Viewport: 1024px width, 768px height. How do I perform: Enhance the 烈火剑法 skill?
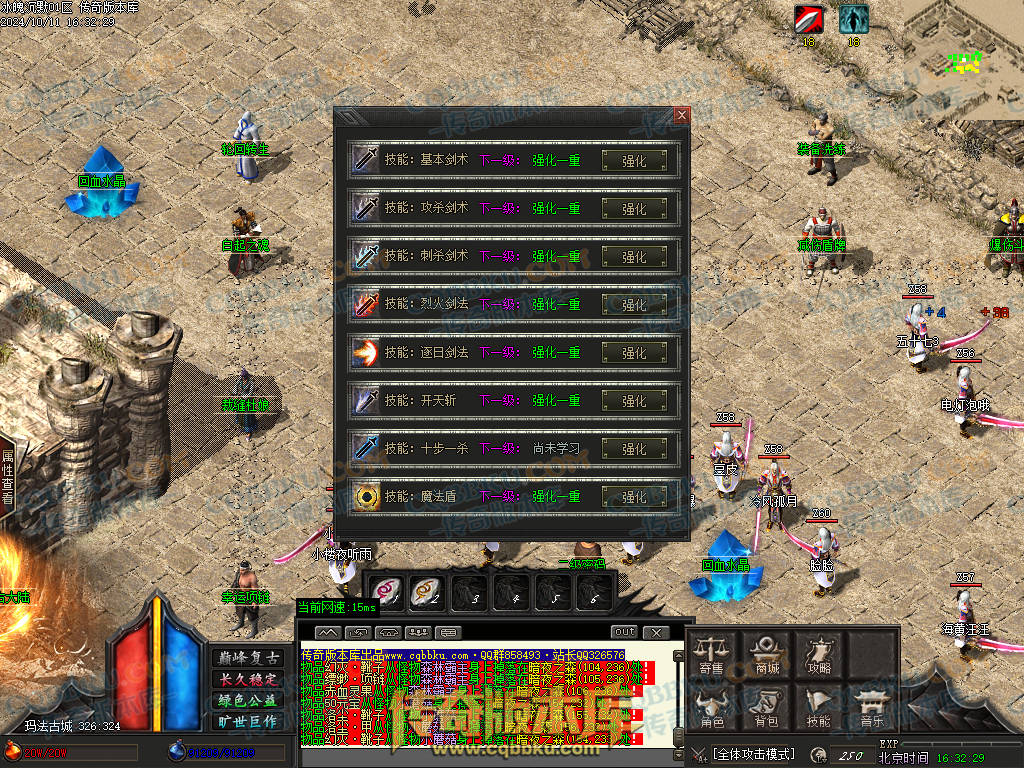[x=634, y=304]
